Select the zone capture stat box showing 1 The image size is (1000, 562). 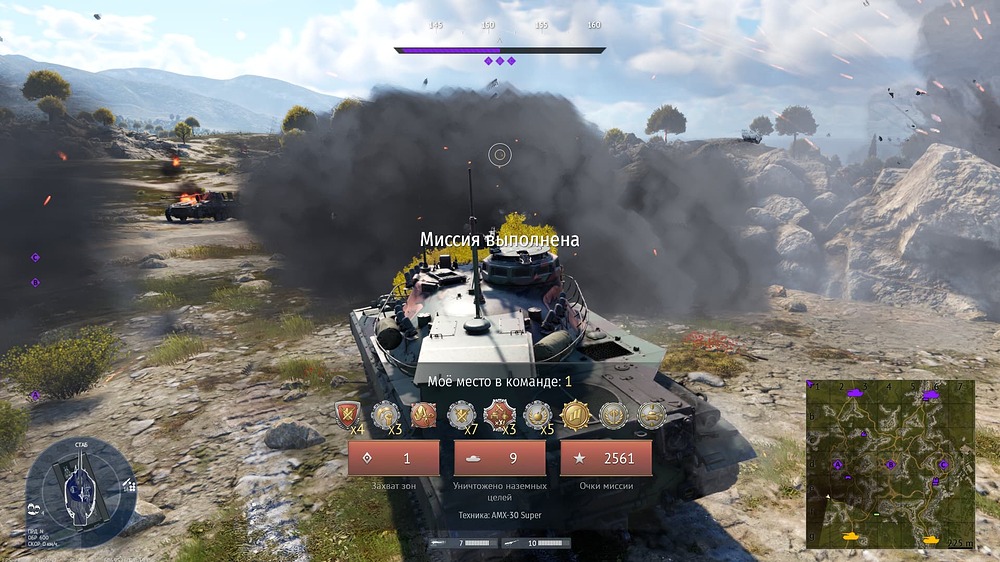click(394, 458)
